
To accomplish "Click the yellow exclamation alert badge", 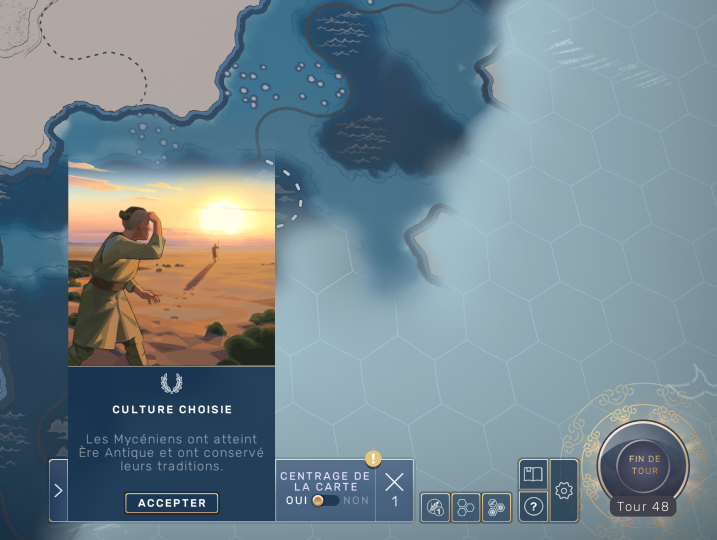I will [373, 459].
